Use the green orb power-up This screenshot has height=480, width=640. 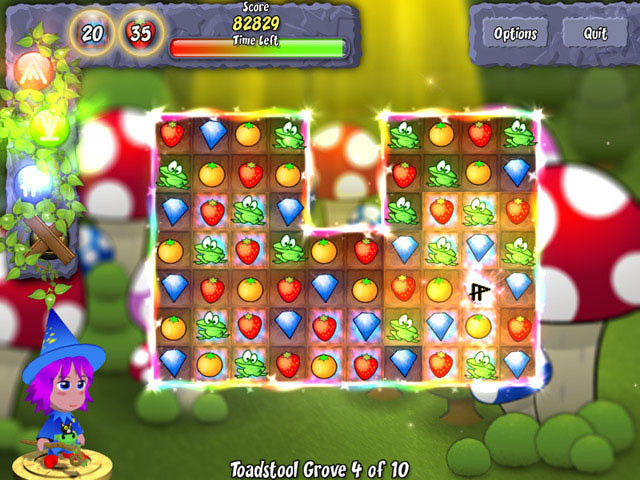[x=47, y=127]
